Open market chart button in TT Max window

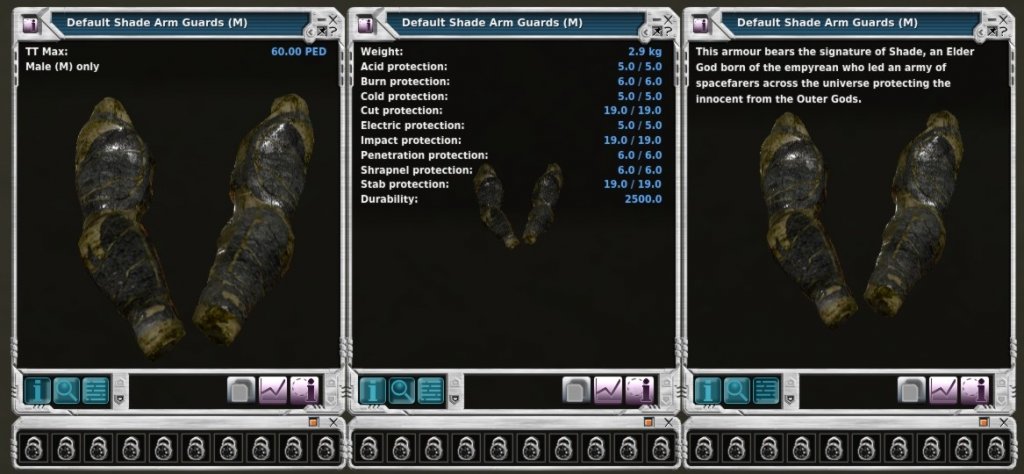tap(273, 389)
